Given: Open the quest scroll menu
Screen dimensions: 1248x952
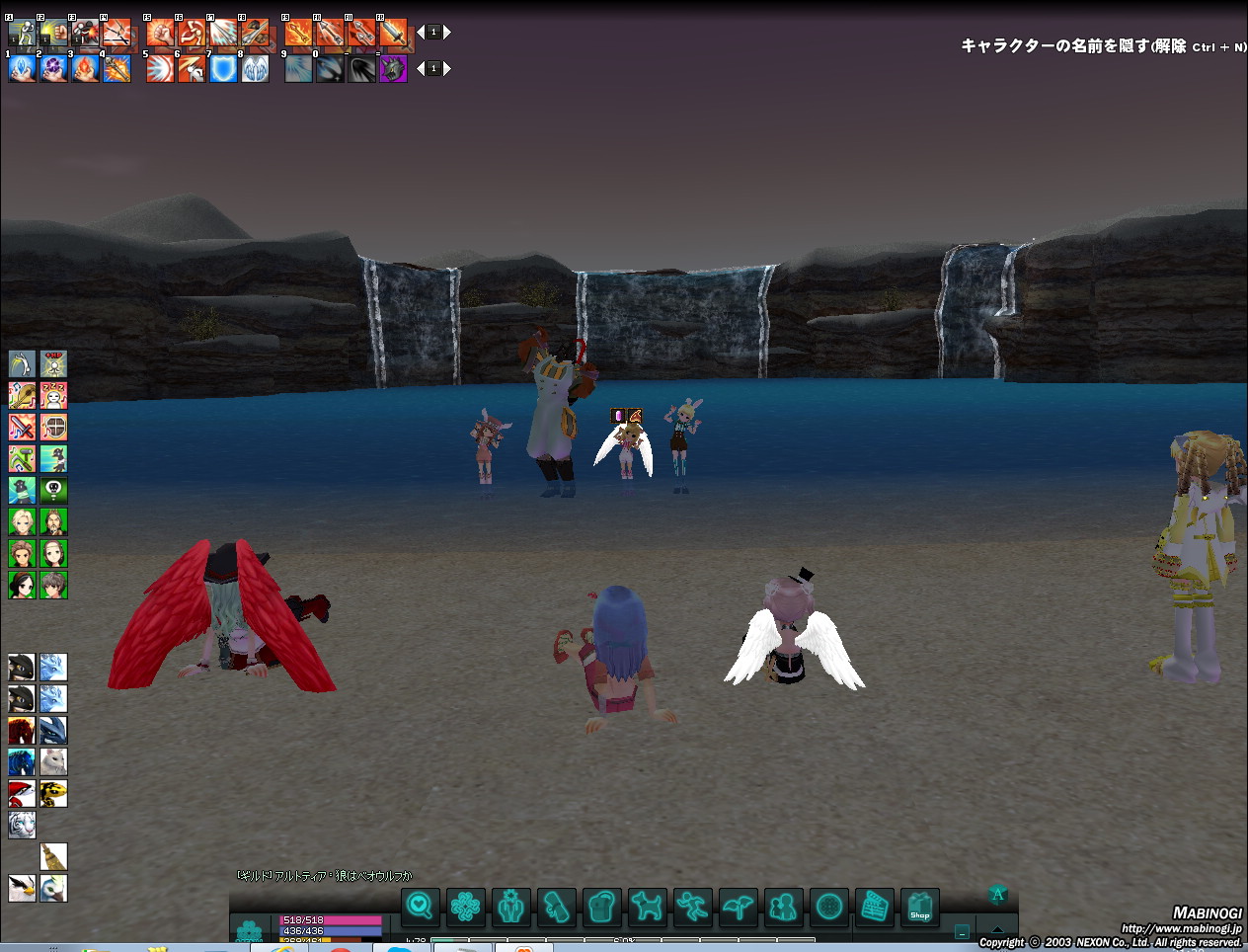Looking at the screenshot, I should click(x=556, y=906).
